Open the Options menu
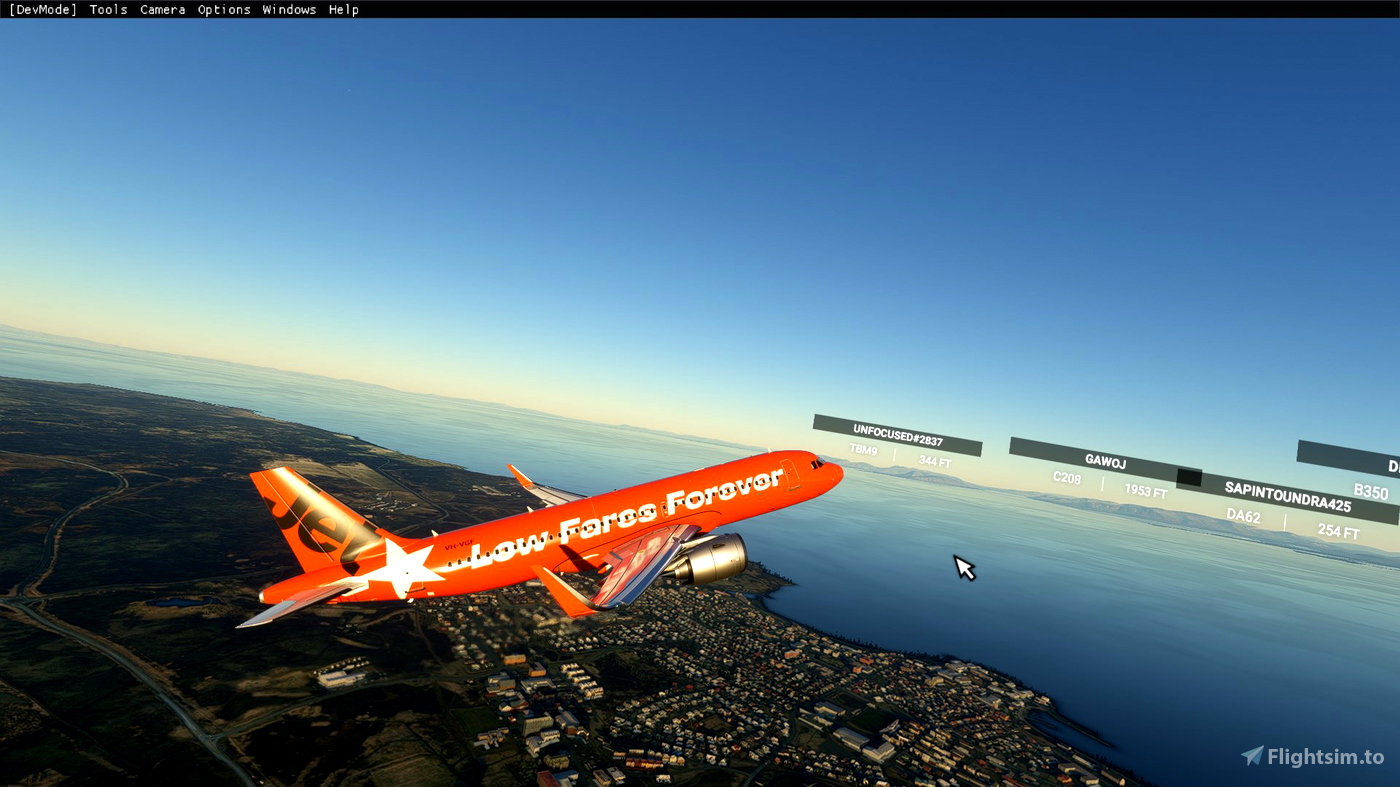 224,9
